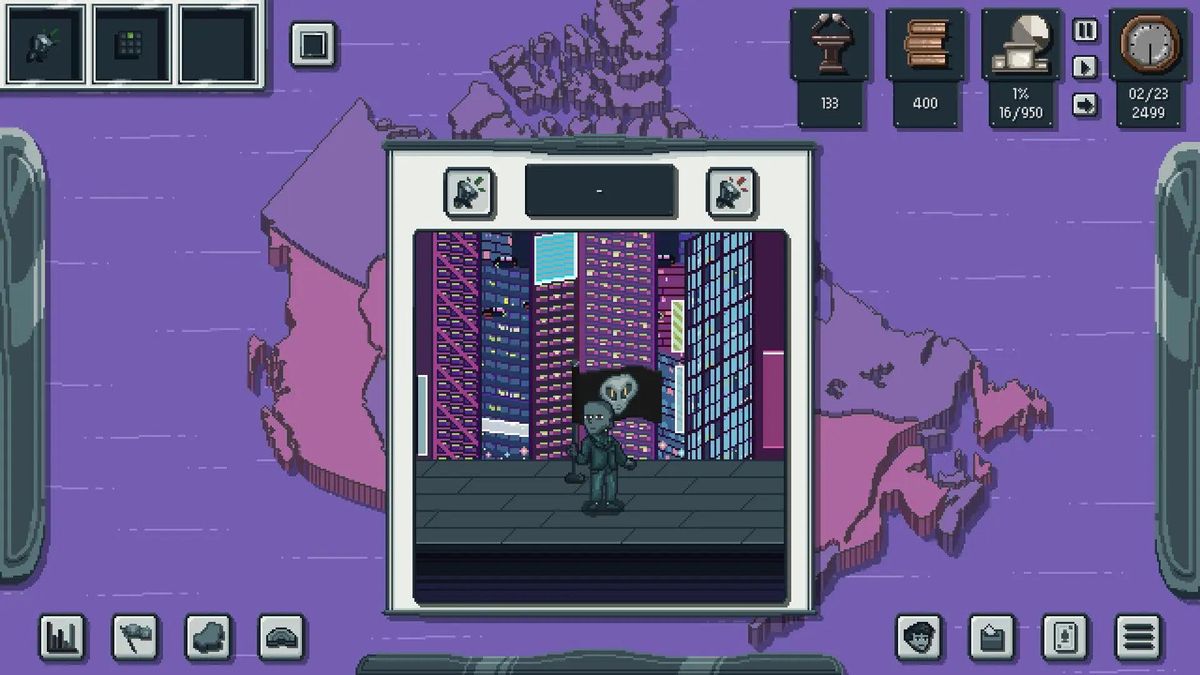Image resolution: width=1200 pixels, height=675 pixels.
Task: Pause the game with the pause button
Action: (1085, 30)
